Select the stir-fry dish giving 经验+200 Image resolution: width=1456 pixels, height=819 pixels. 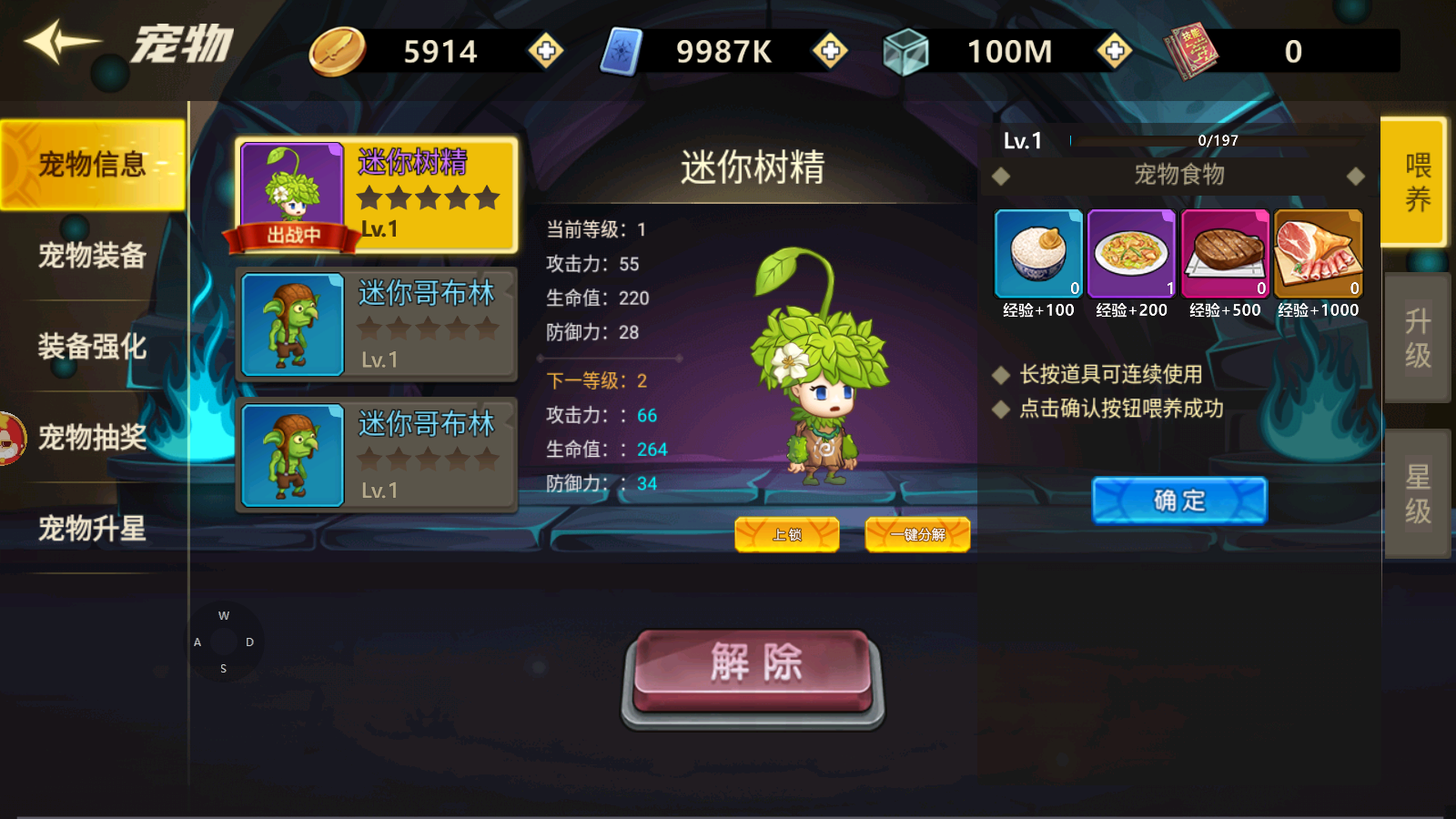click(1131, 253)
